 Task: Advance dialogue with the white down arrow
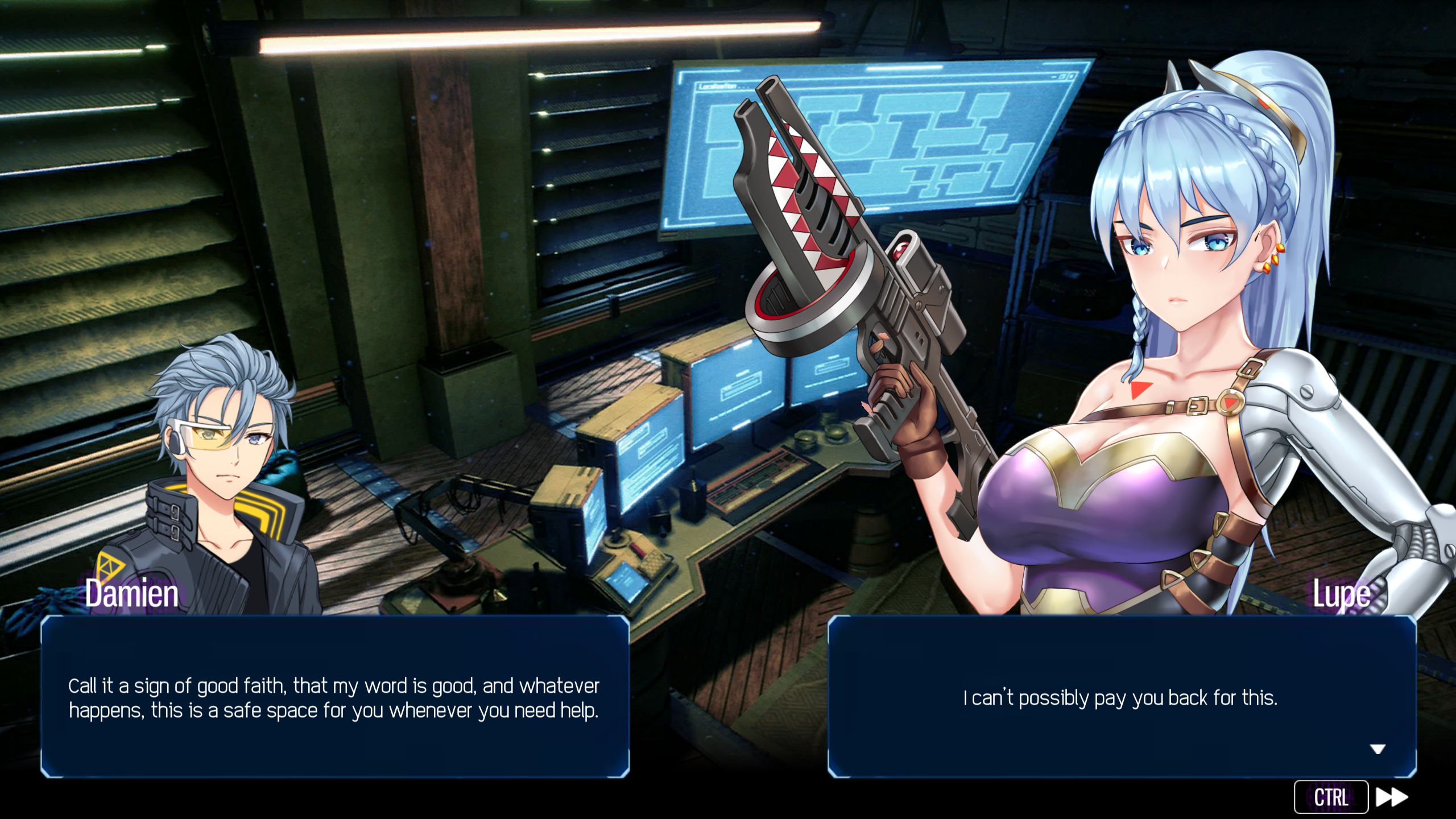1377,749
